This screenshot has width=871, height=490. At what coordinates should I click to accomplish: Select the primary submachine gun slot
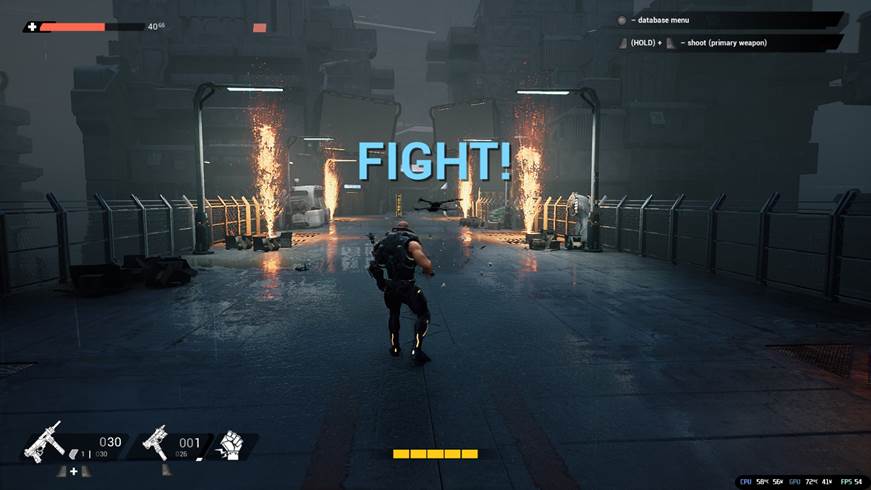pyautogui.click(x=47, y=441)
